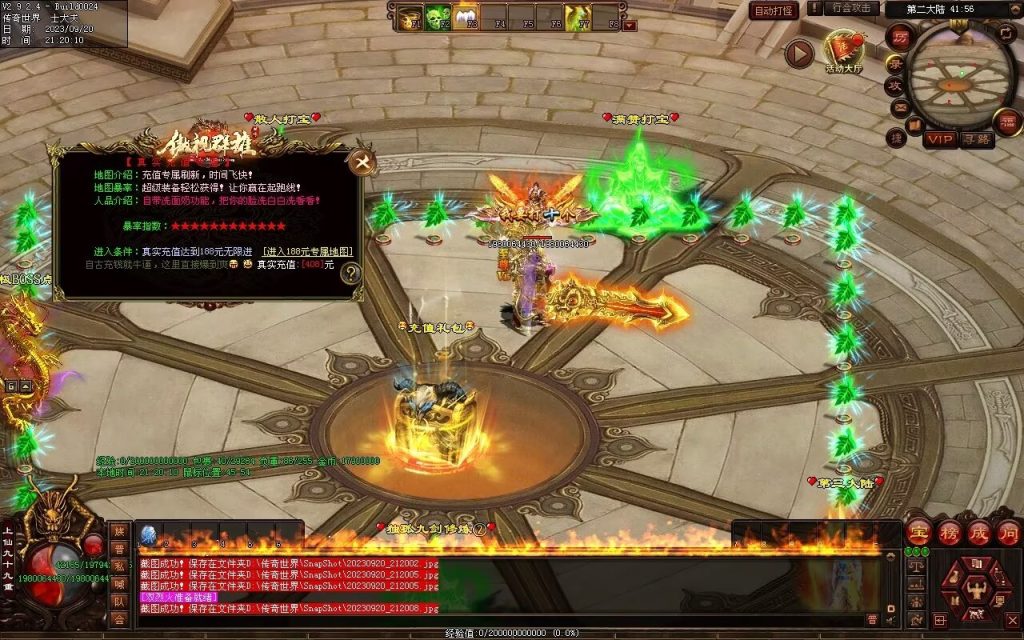The height and width of the screenshot is (640, 1024).
Task: Close the map info popup
Action: click(x=361, y=161)
